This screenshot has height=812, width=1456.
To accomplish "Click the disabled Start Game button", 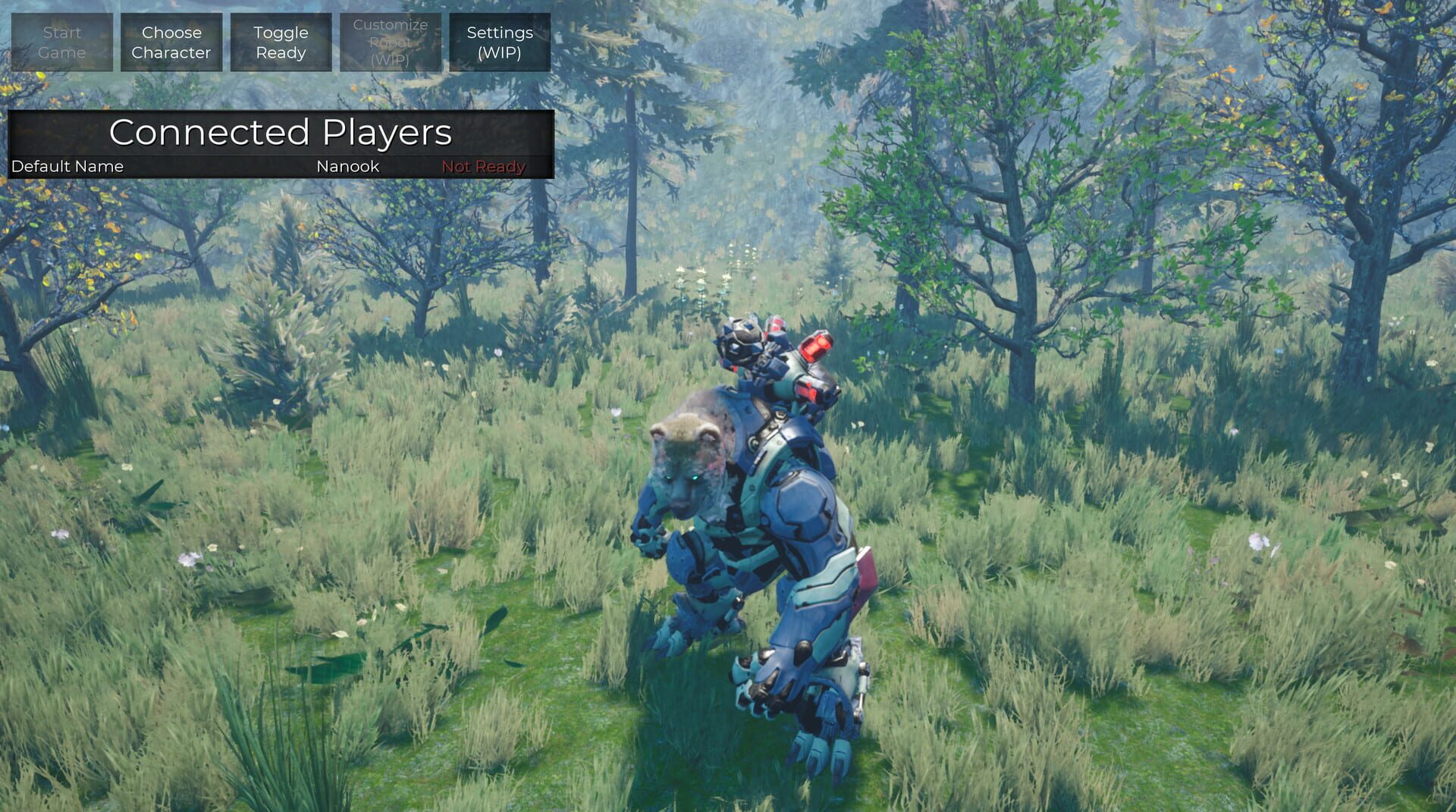I will pyautogui.click(x=61, y=42).
